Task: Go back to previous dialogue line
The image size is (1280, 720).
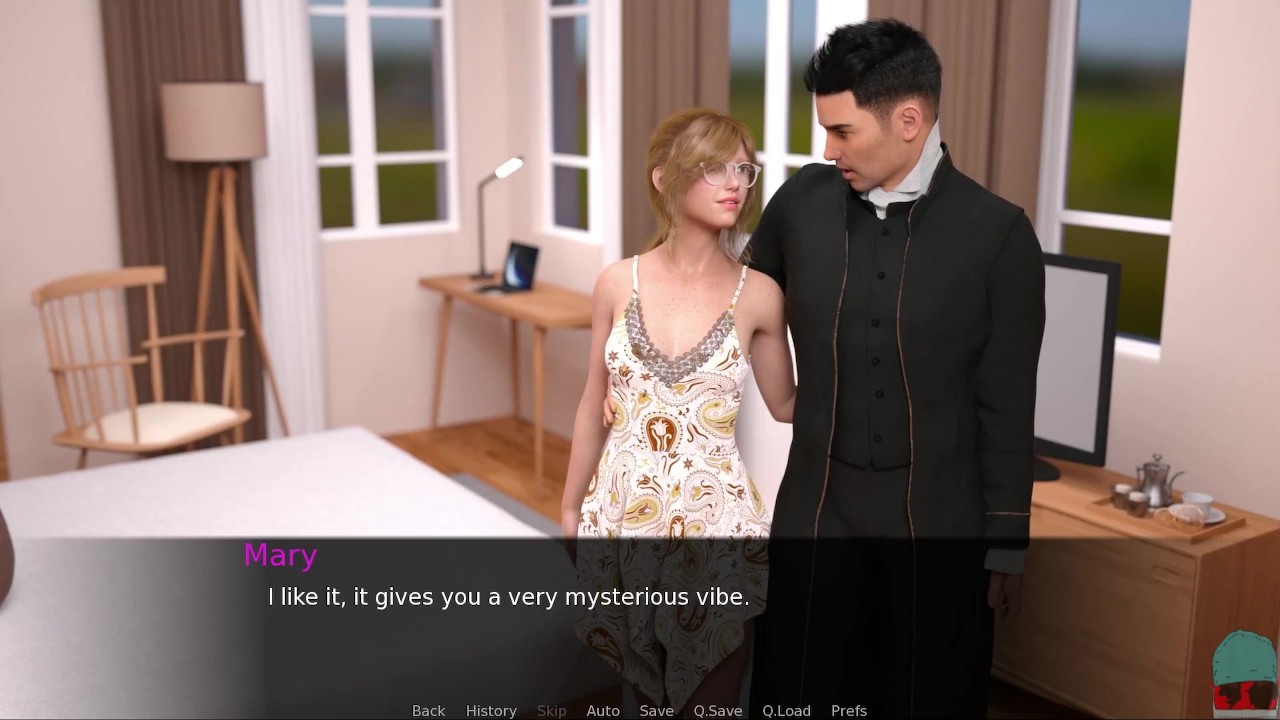Action: (x=428, y=710)
